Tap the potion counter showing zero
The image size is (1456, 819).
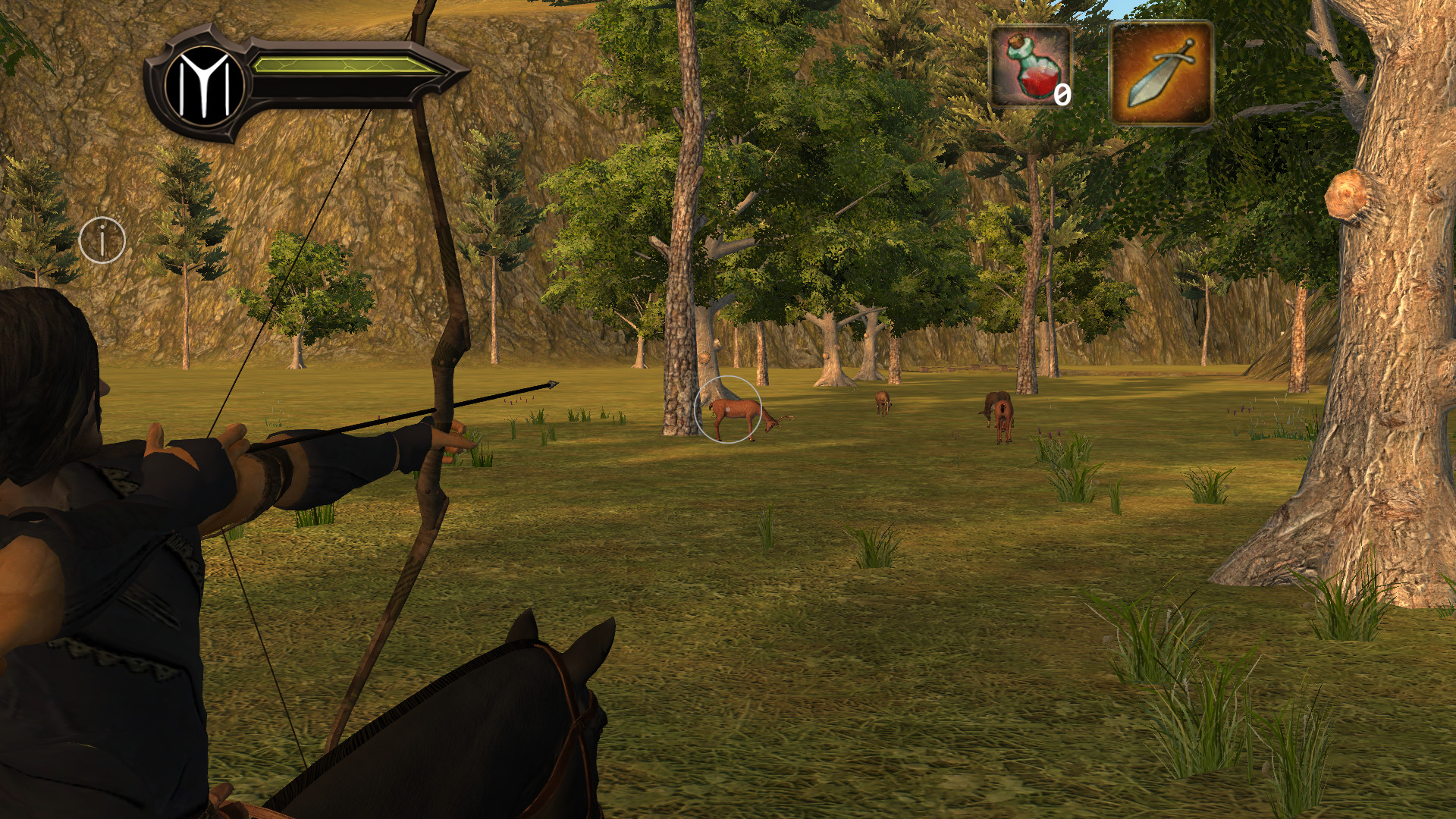pyautogui.click(x=1062, y=95)
